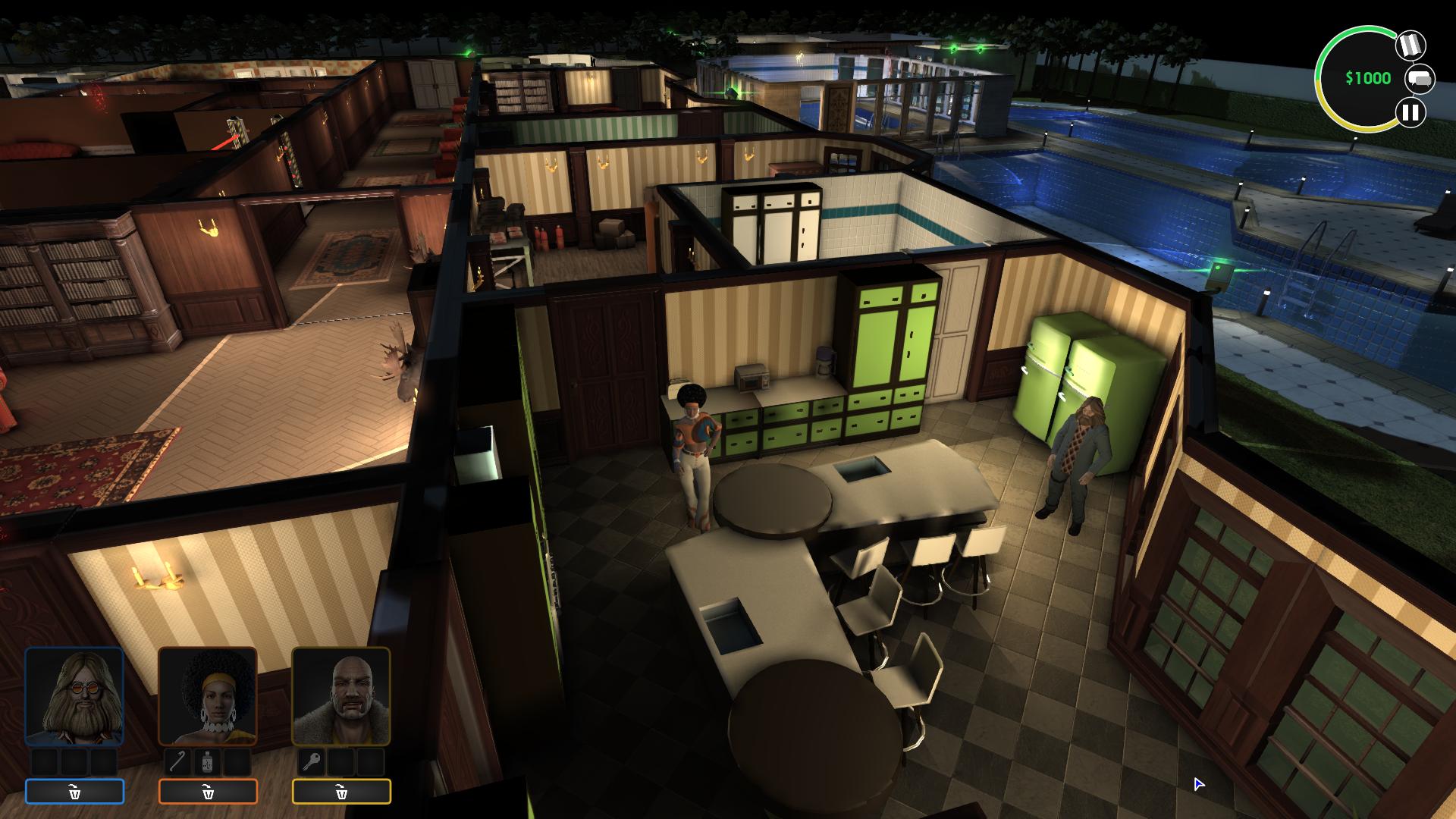Open the speech bubbles dialogue log
1456x819 pixels.
tap(1420, 79)
